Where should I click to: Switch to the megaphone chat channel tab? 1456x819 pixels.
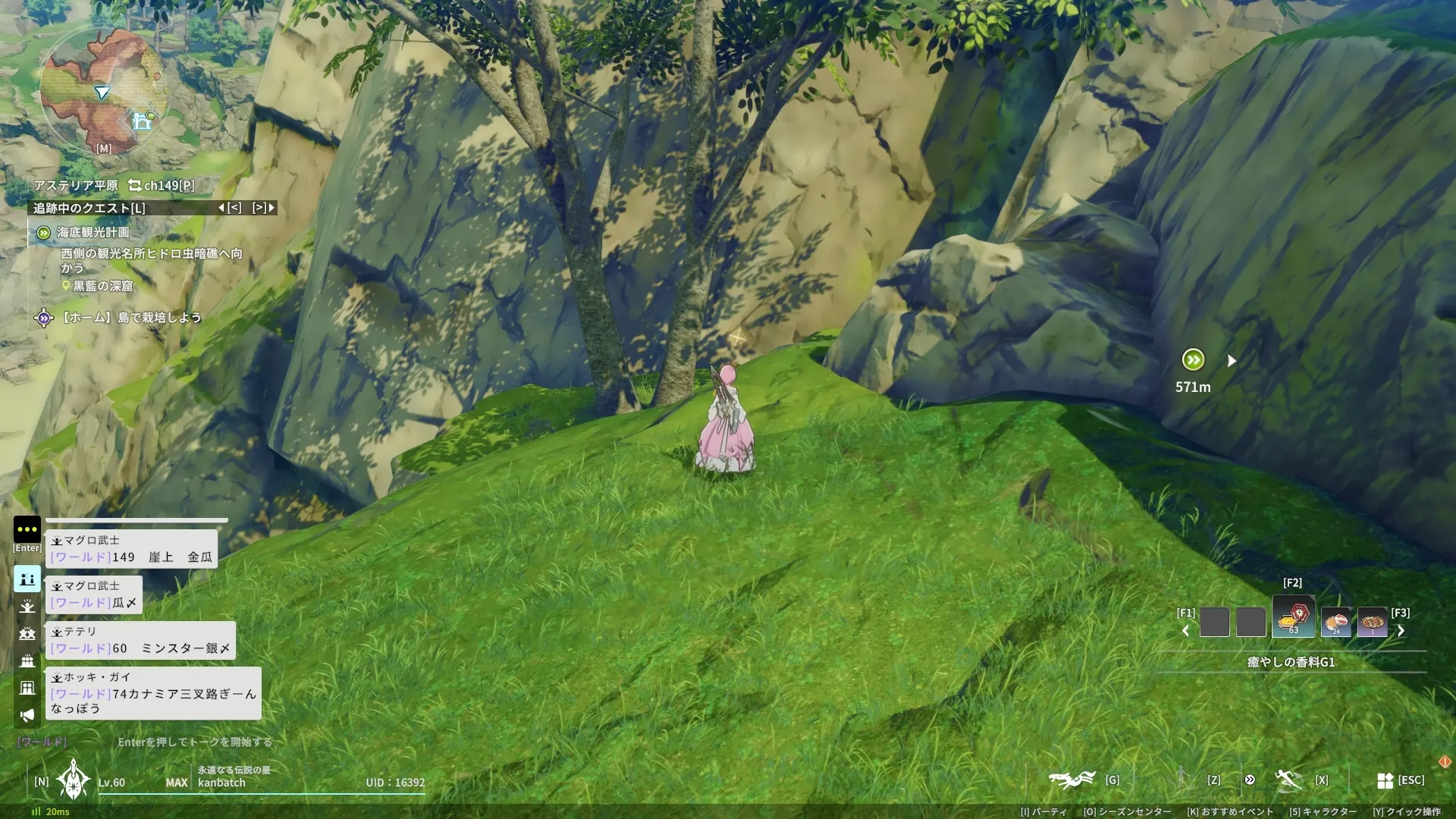pos(27,715)
